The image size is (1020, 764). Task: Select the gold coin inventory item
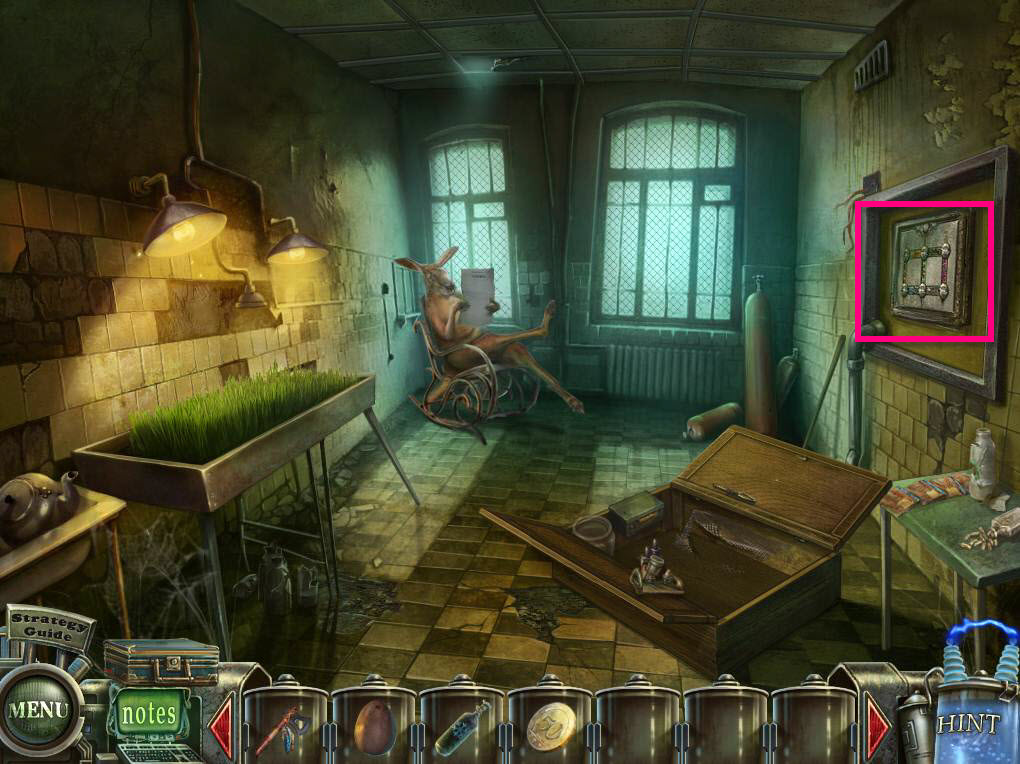coord(549,728)
